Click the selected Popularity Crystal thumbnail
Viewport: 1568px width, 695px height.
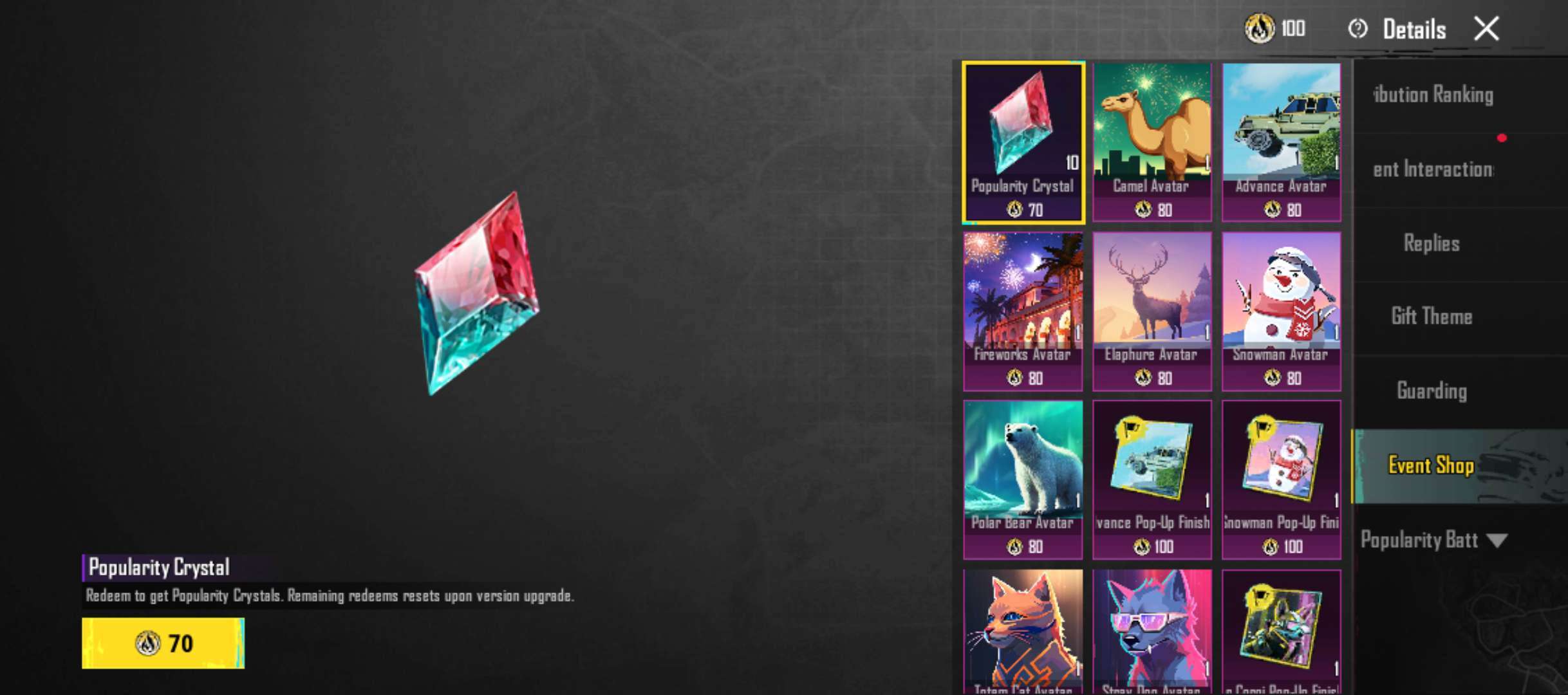click(x=1023, y=138)
